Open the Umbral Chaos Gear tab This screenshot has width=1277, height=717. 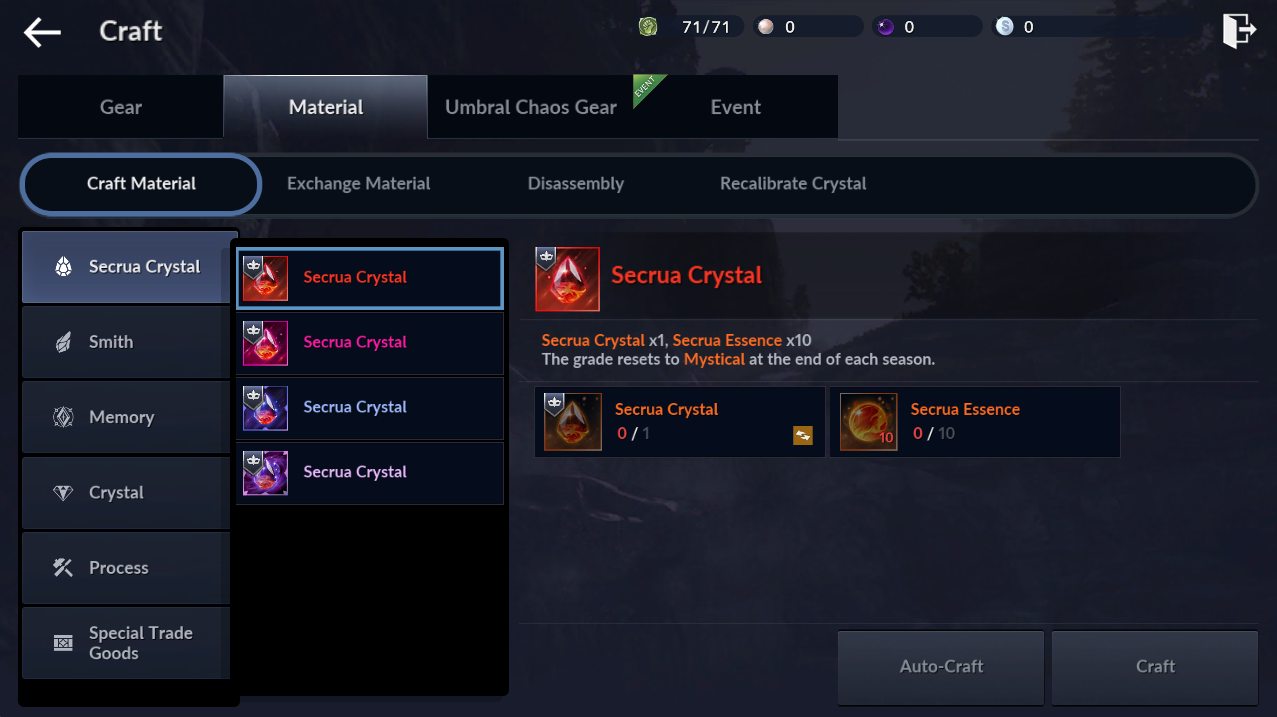(531, 107)
